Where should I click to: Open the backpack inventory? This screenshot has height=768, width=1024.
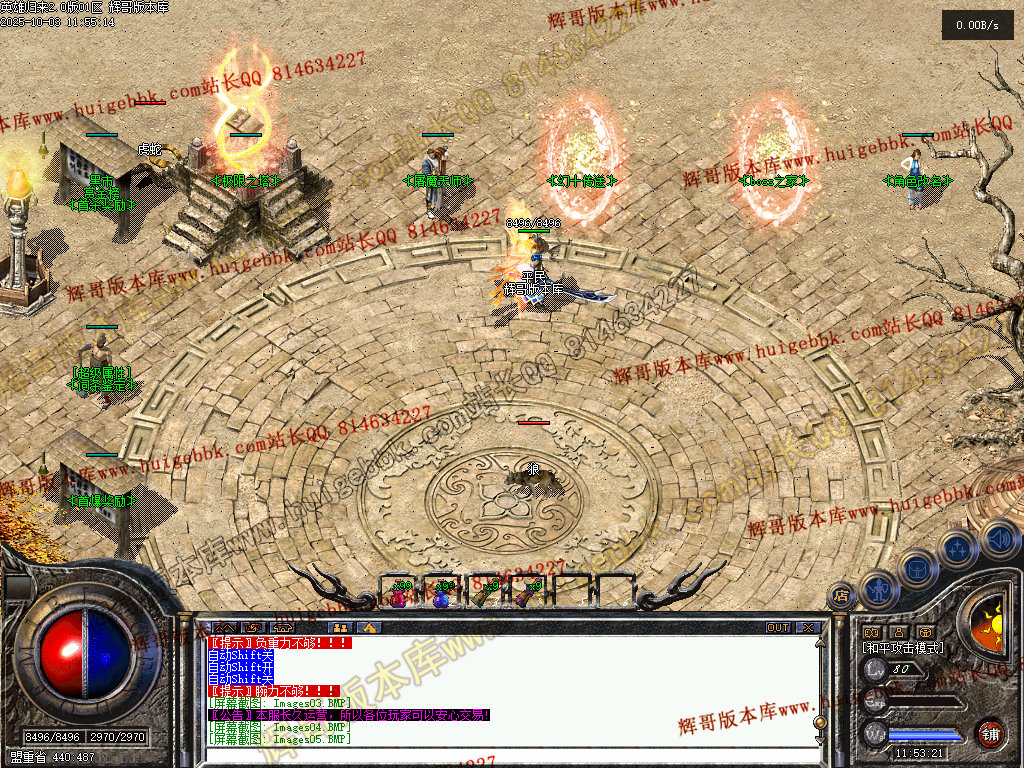(x=916, y=569)
